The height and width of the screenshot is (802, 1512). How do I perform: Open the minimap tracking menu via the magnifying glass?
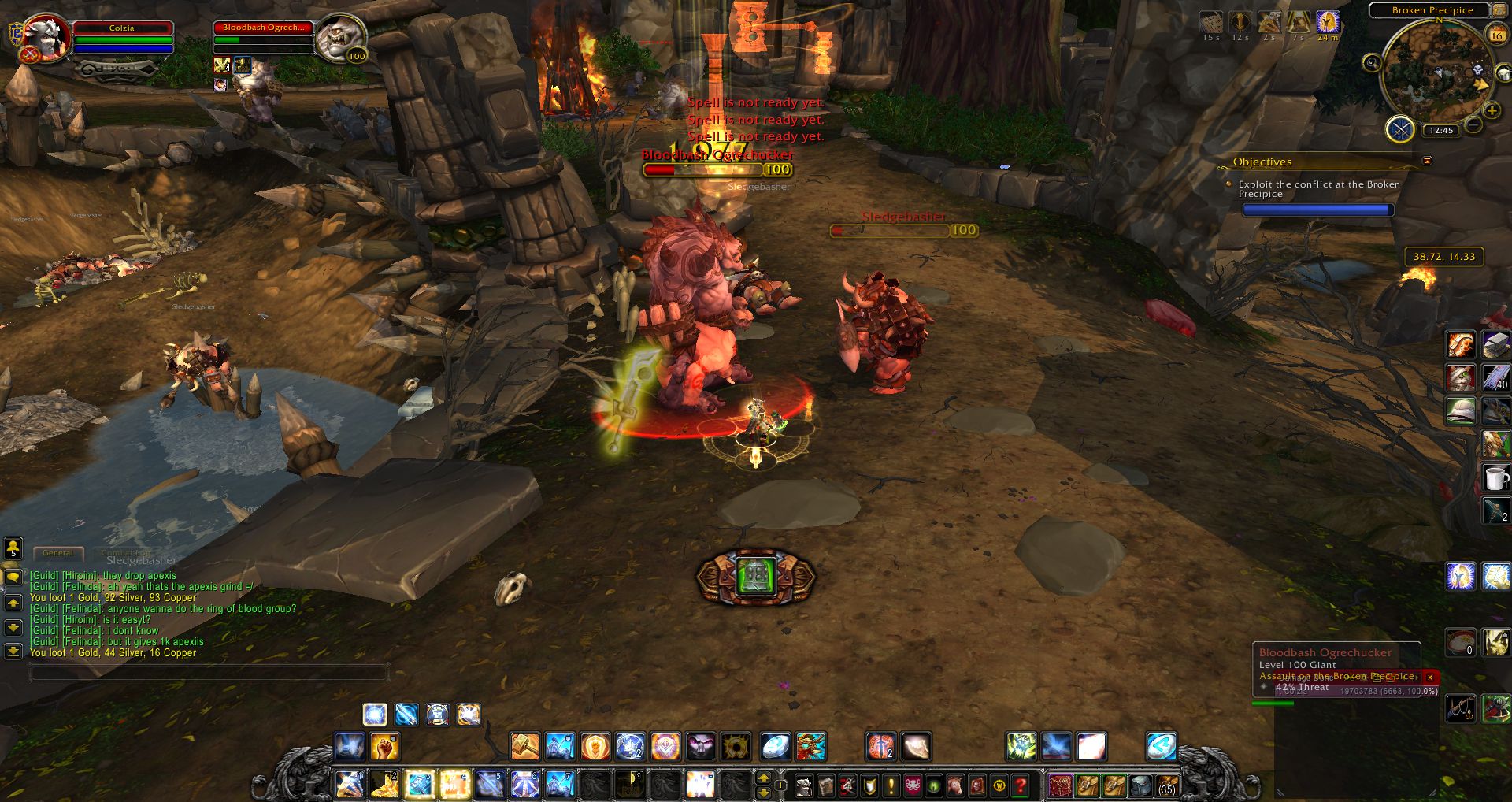pos(1373,63)
